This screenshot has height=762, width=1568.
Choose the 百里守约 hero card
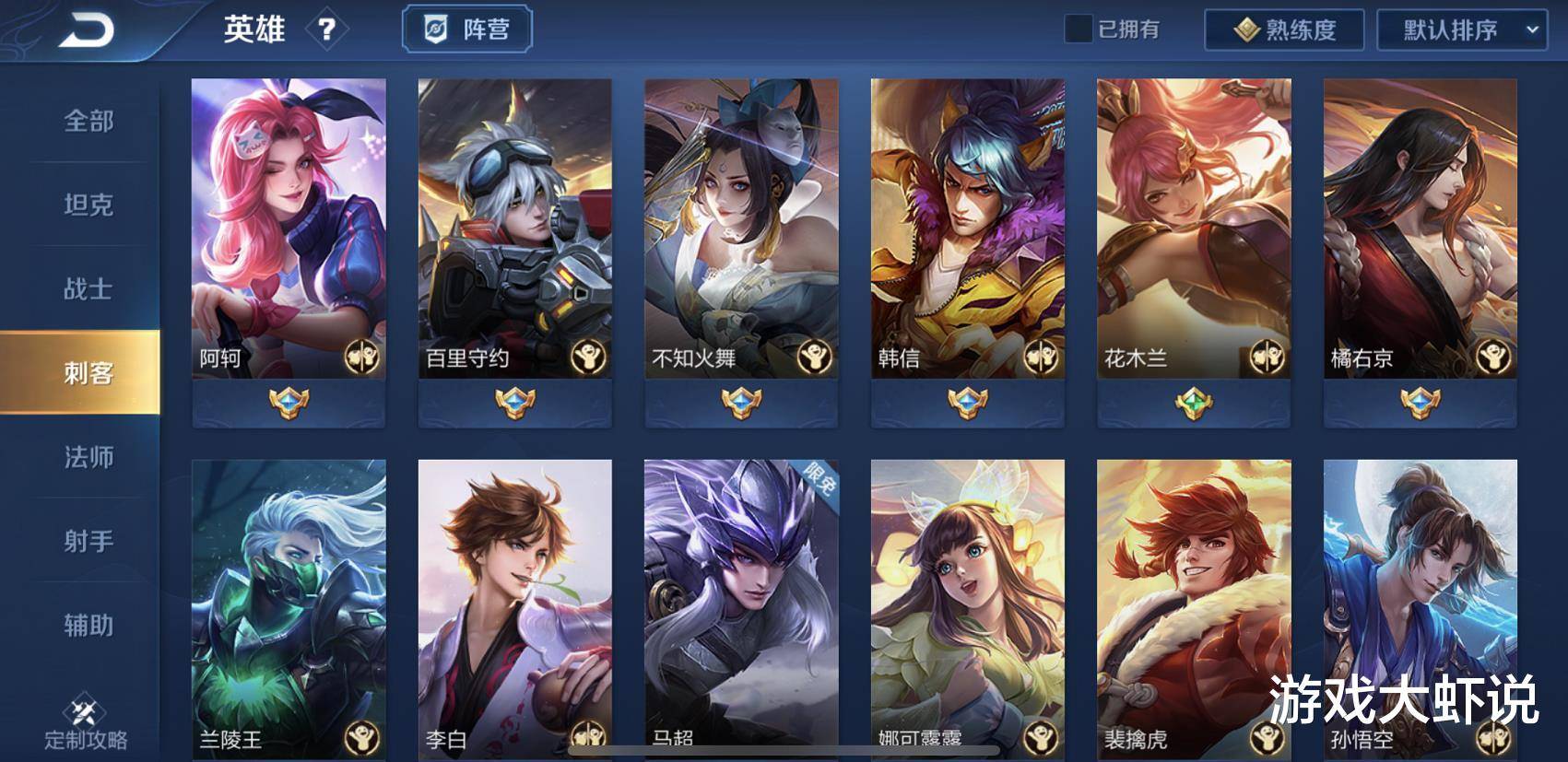pos(514,229)
